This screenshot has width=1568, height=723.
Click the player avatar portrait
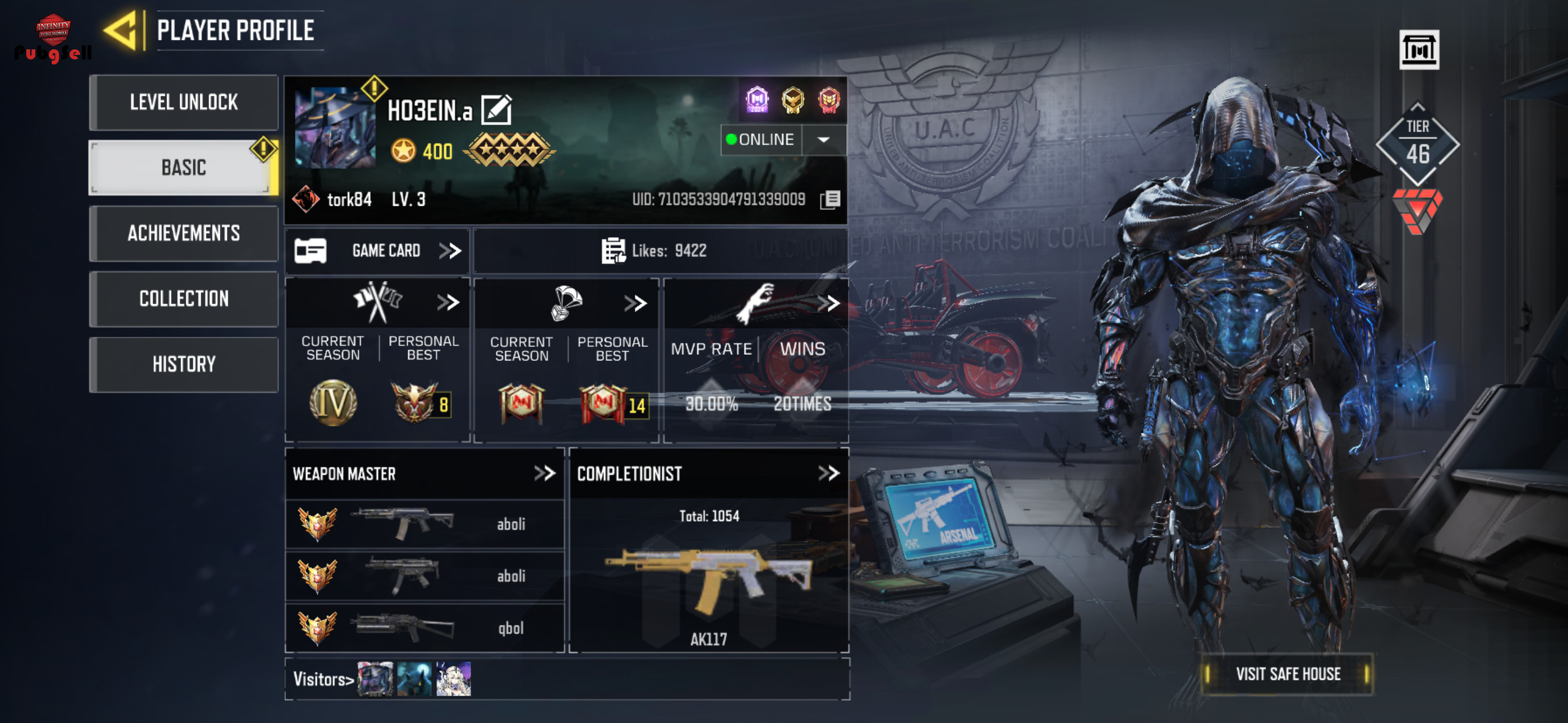point(335,128)
